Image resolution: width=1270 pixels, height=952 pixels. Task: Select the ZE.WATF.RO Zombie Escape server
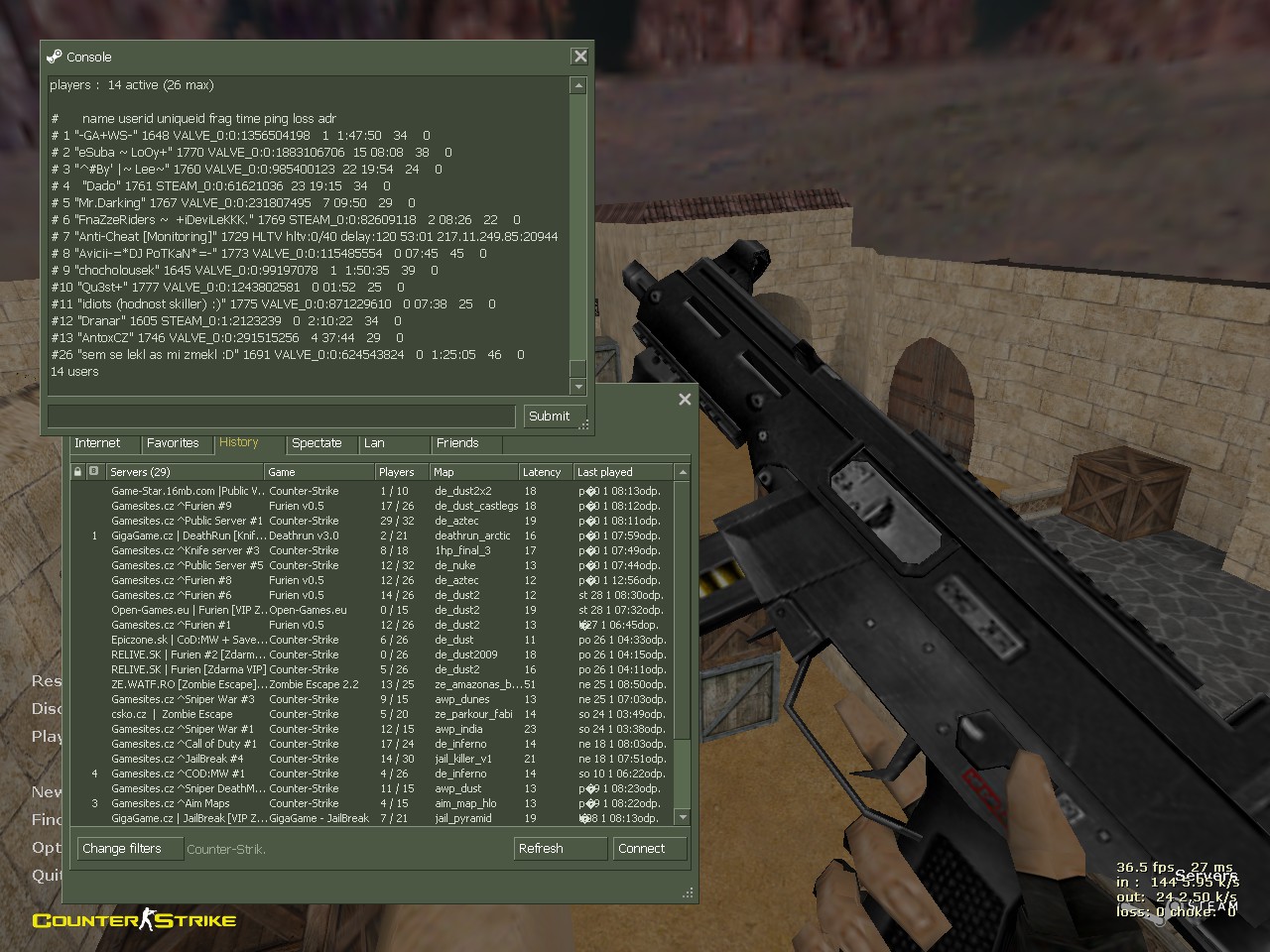pos(189,684)
